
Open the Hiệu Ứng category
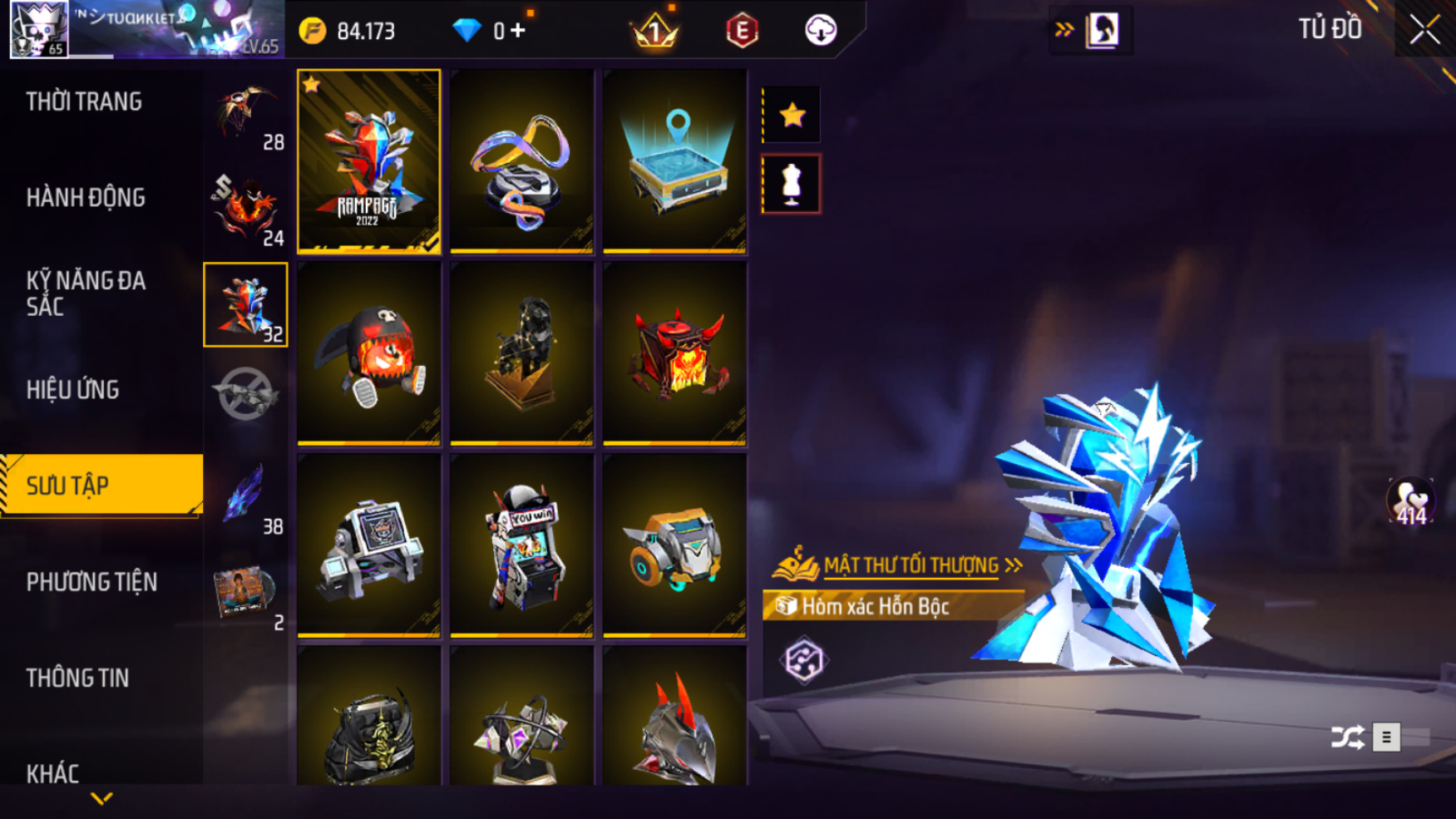[x=73, y=389]
